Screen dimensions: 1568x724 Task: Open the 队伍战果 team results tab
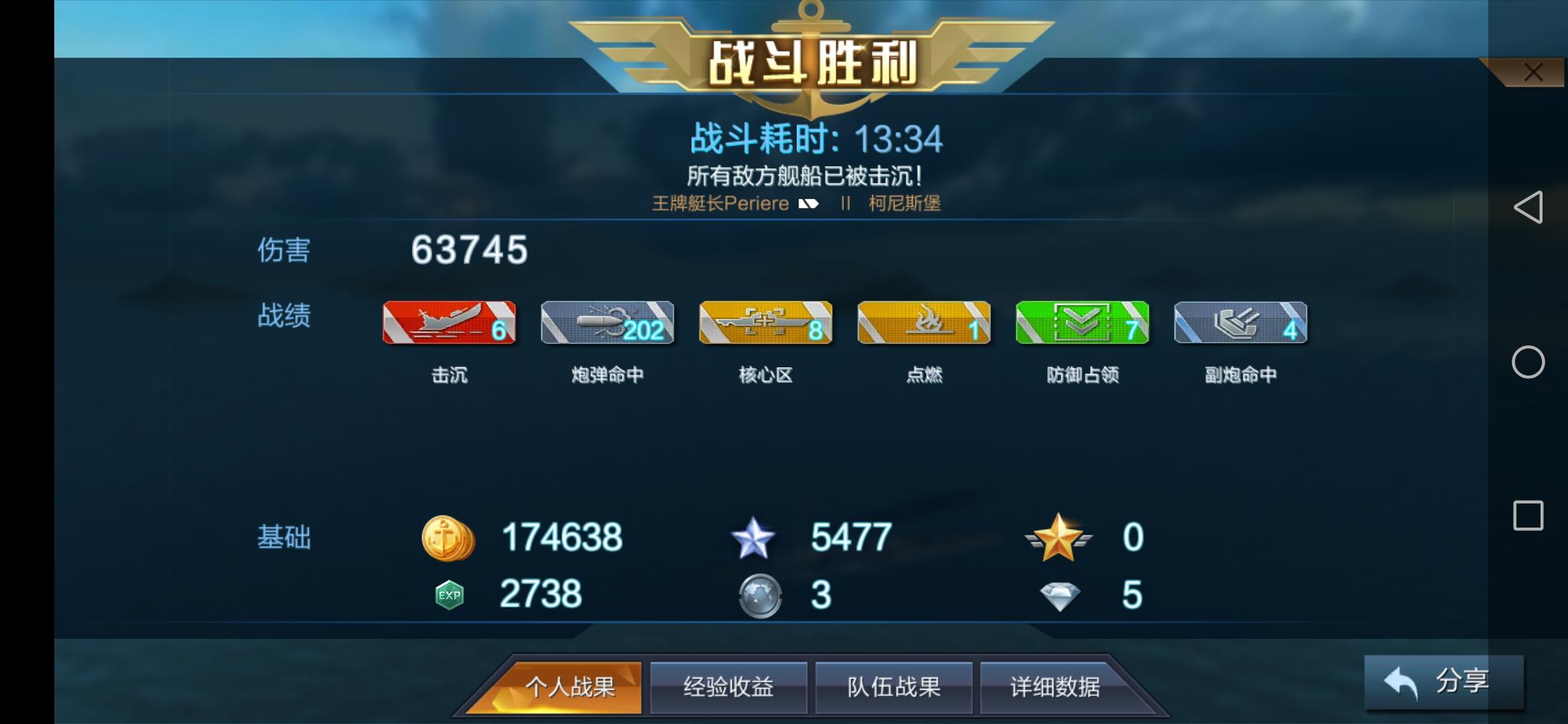click(x=893, y=686)
